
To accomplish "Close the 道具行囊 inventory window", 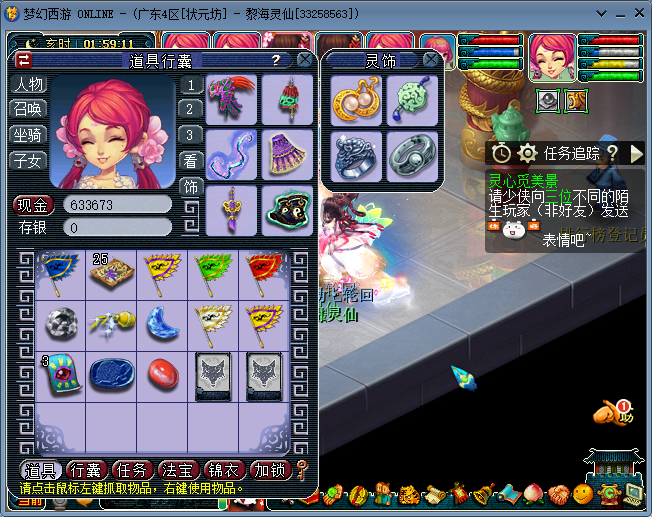I will 304,60.
